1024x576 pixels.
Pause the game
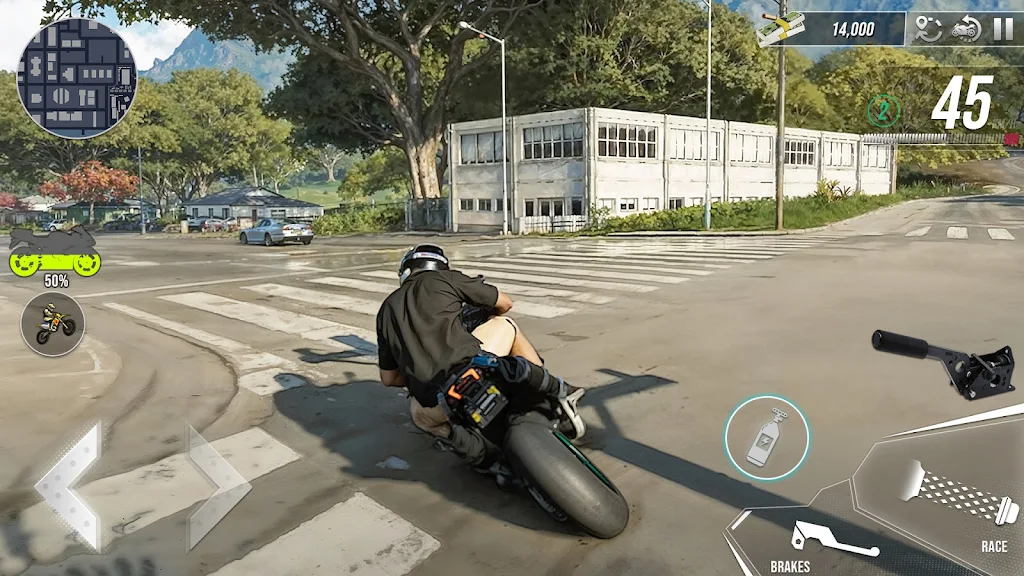(1002, 29)
